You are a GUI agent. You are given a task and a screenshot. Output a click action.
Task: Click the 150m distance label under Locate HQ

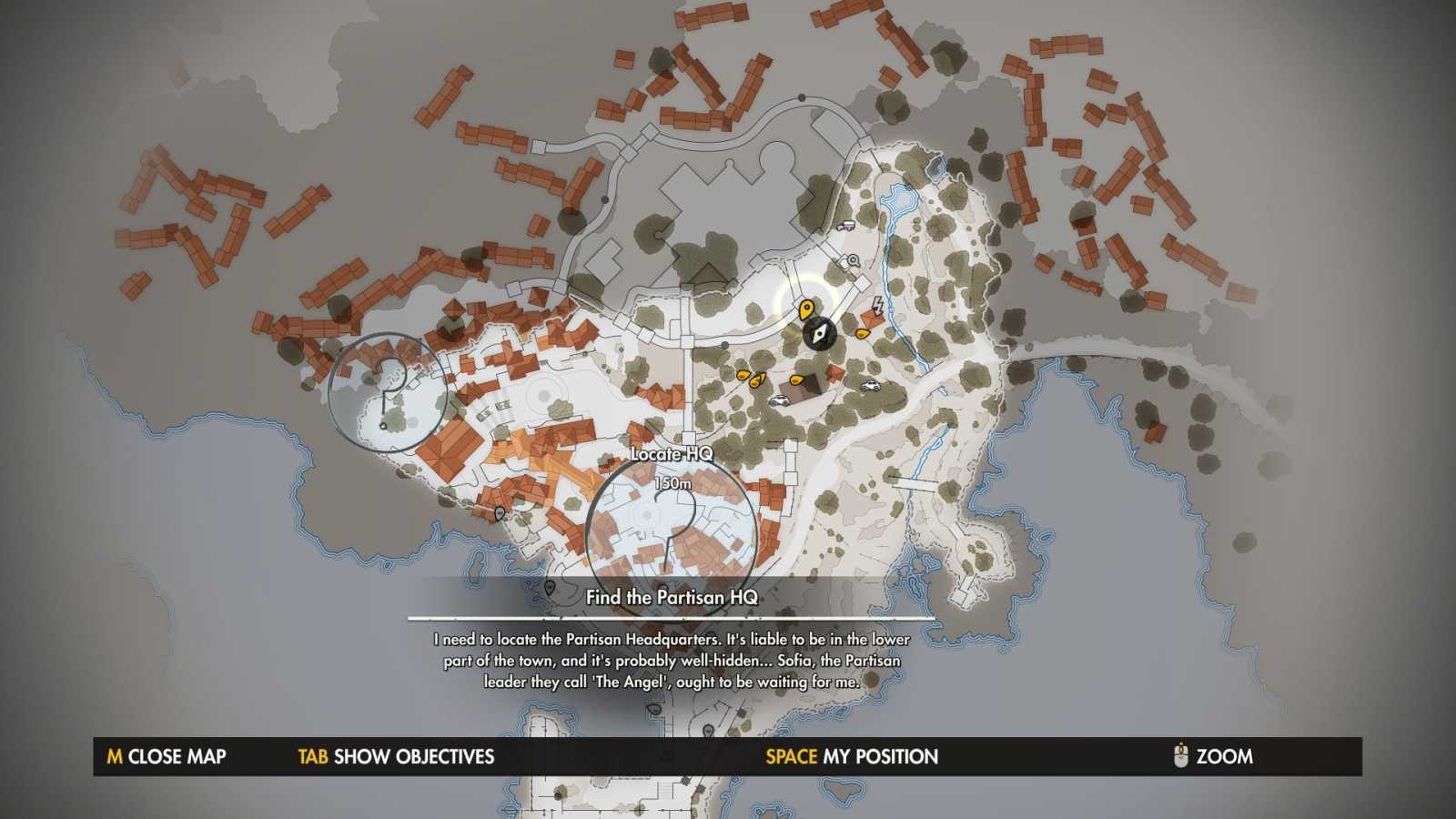pos(673,485)
